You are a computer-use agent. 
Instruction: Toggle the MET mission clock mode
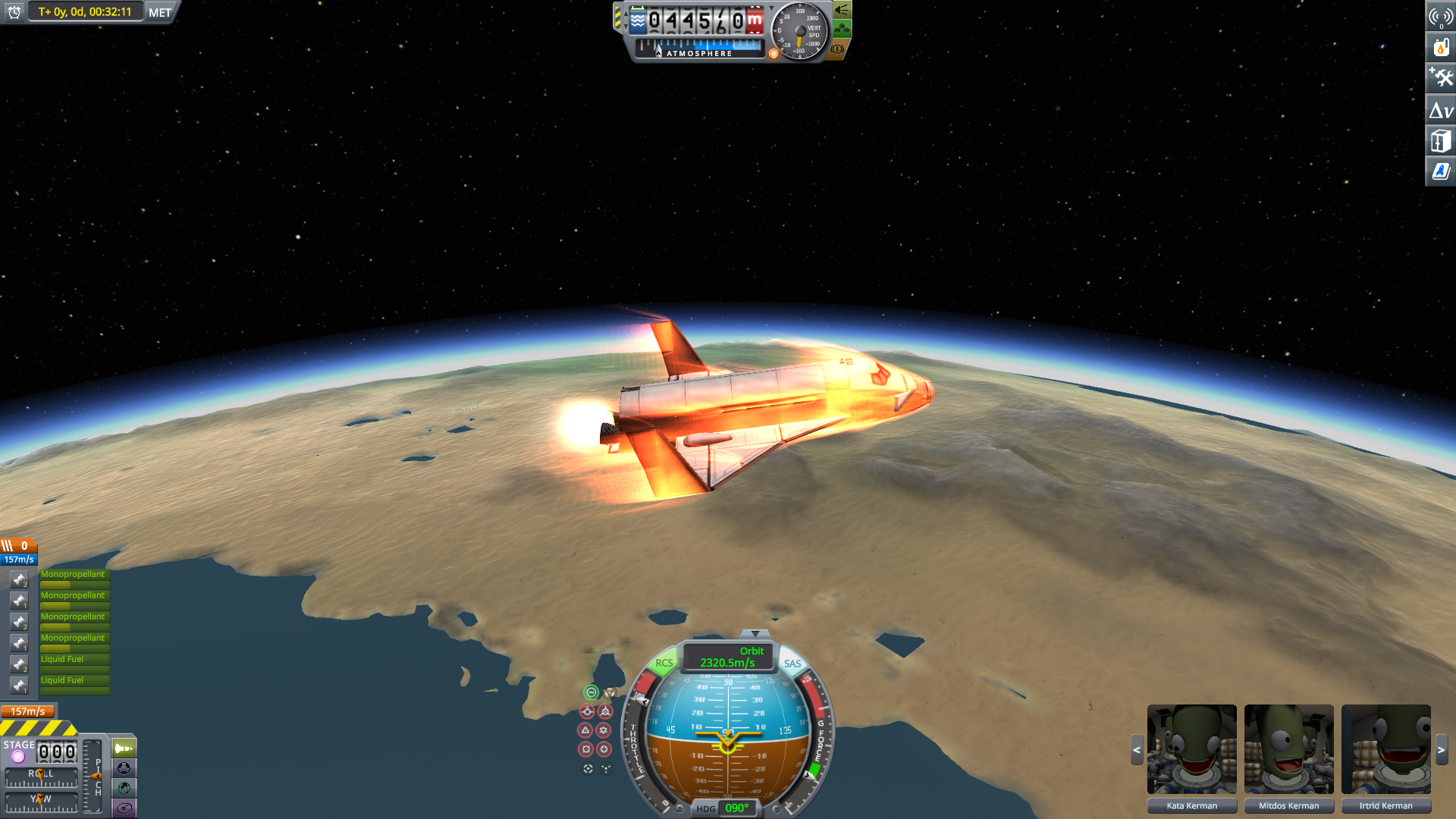point(160,12)
